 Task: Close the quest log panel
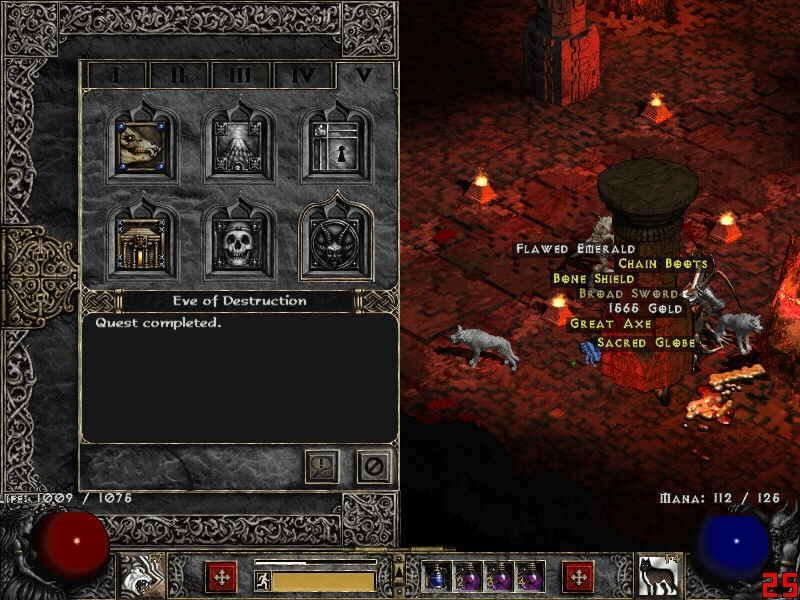point(374,466)
